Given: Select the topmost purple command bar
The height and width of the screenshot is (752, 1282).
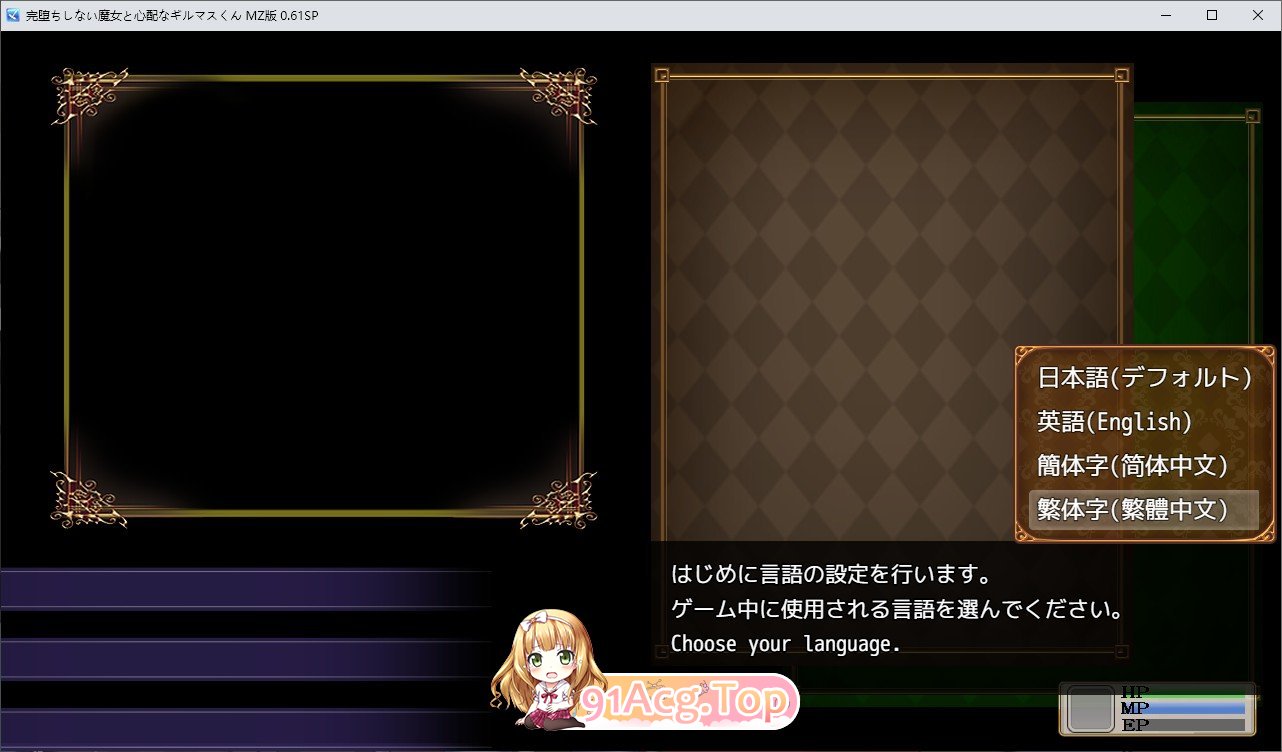Looking at the screenshot, I should click(x=245, y=589).
